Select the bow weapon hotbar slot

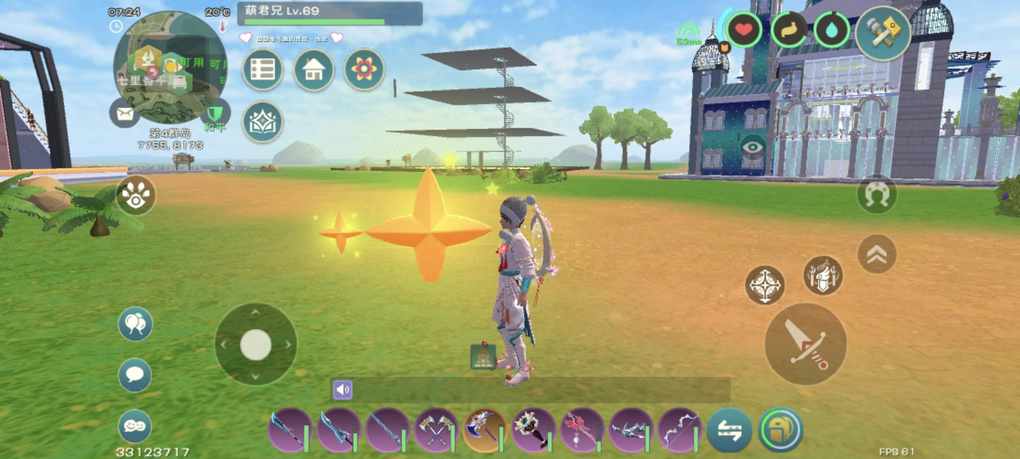[x=679, y=430]
